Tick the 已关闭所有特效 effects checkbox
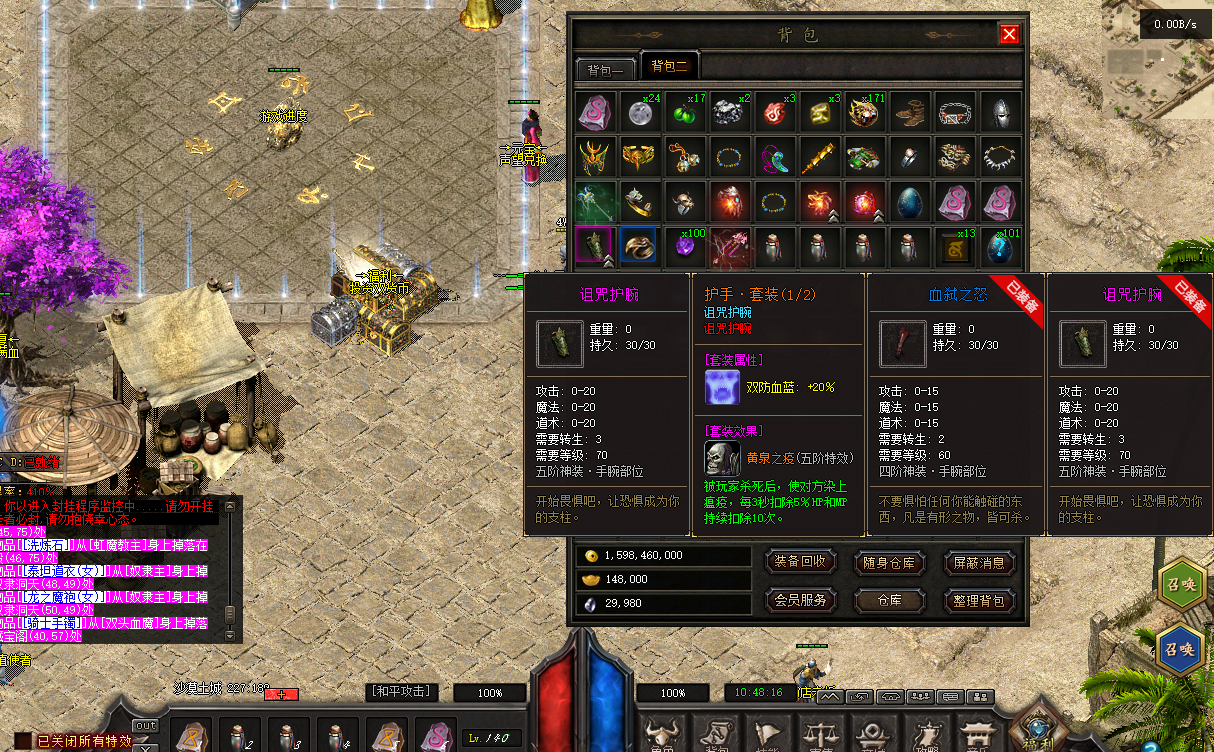 click(22, 741)
